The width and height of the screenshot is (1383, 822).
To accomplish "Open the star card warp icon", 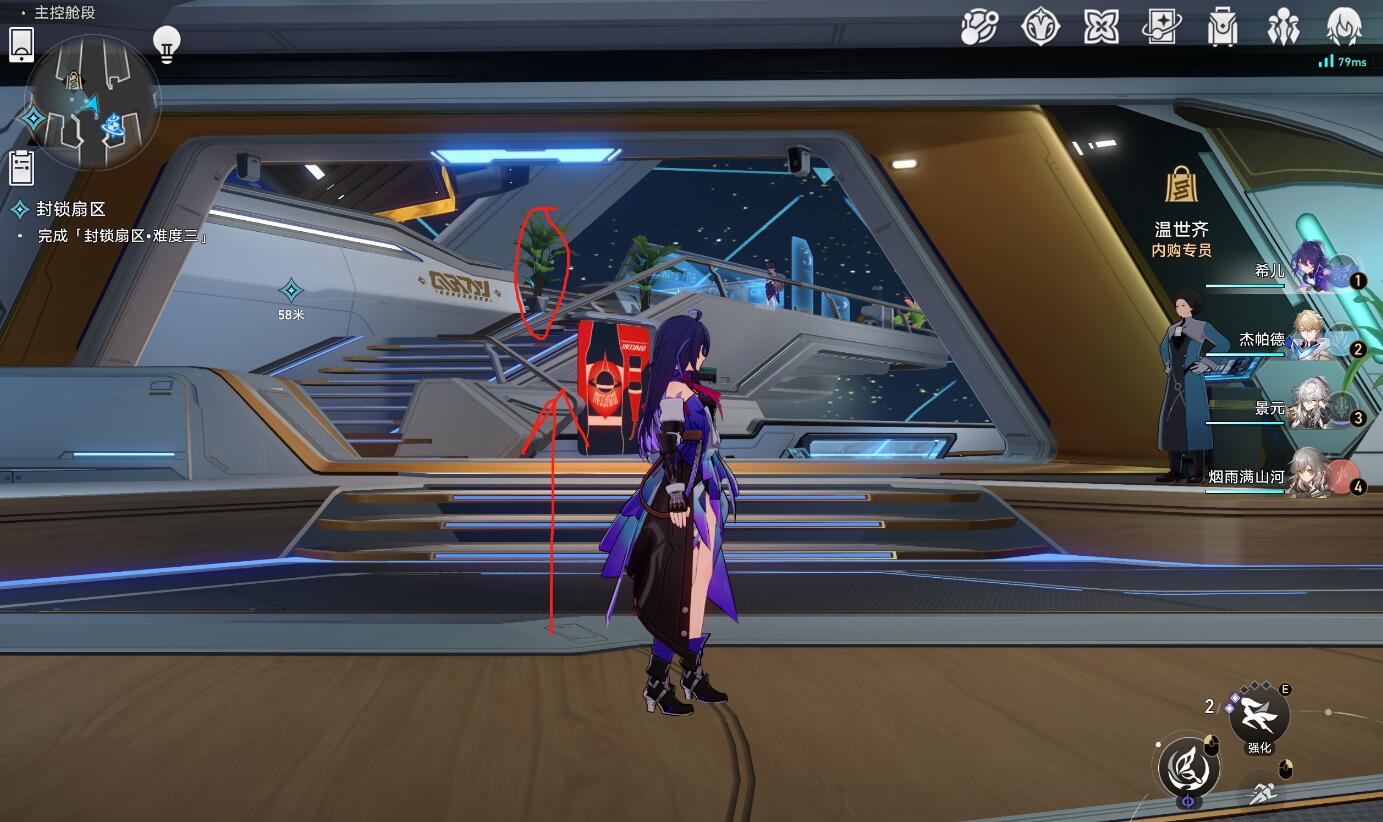I will click(1162, 27).
